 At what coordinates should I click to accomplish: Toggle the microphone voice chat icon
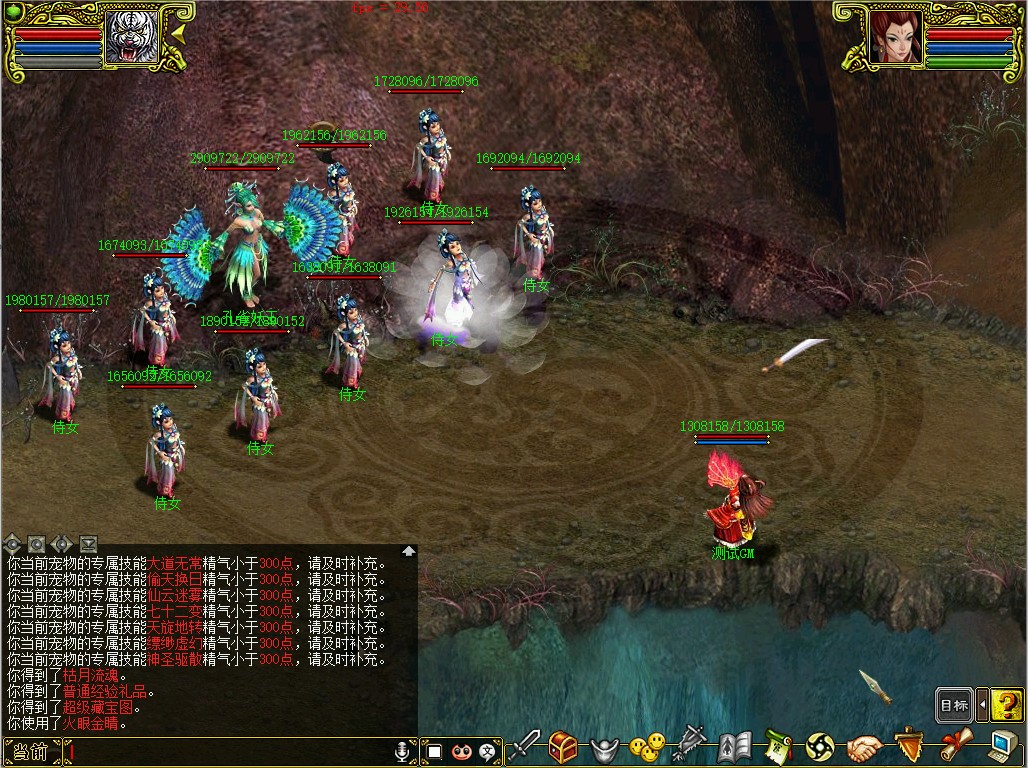coord(403,750)
